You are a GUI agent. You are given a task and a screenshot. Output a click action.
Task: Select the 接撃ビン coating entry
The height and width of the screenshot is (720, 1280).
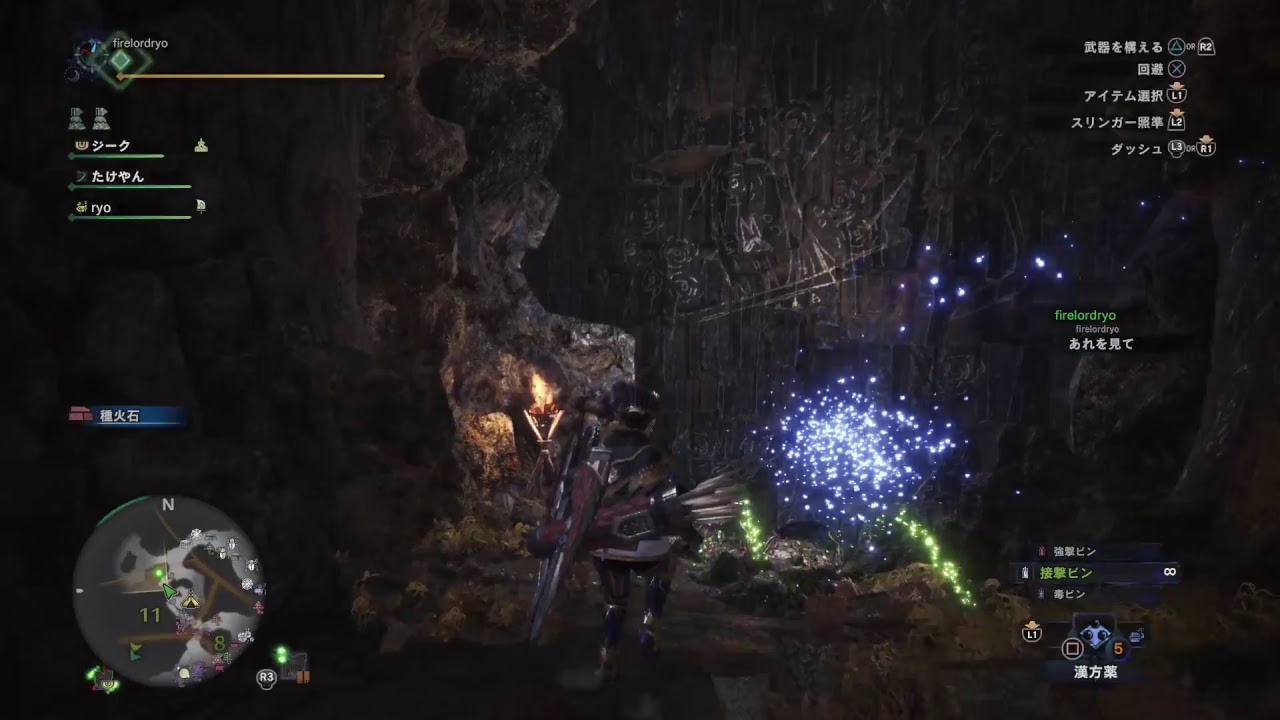[x=1066, y=572]
